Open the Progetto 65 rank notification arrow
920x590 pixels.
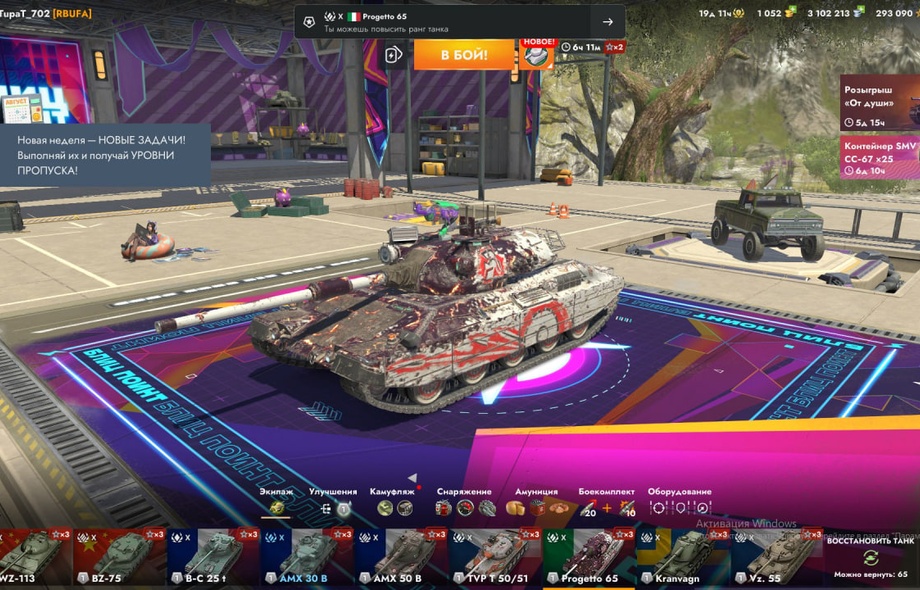coord(607,22)
